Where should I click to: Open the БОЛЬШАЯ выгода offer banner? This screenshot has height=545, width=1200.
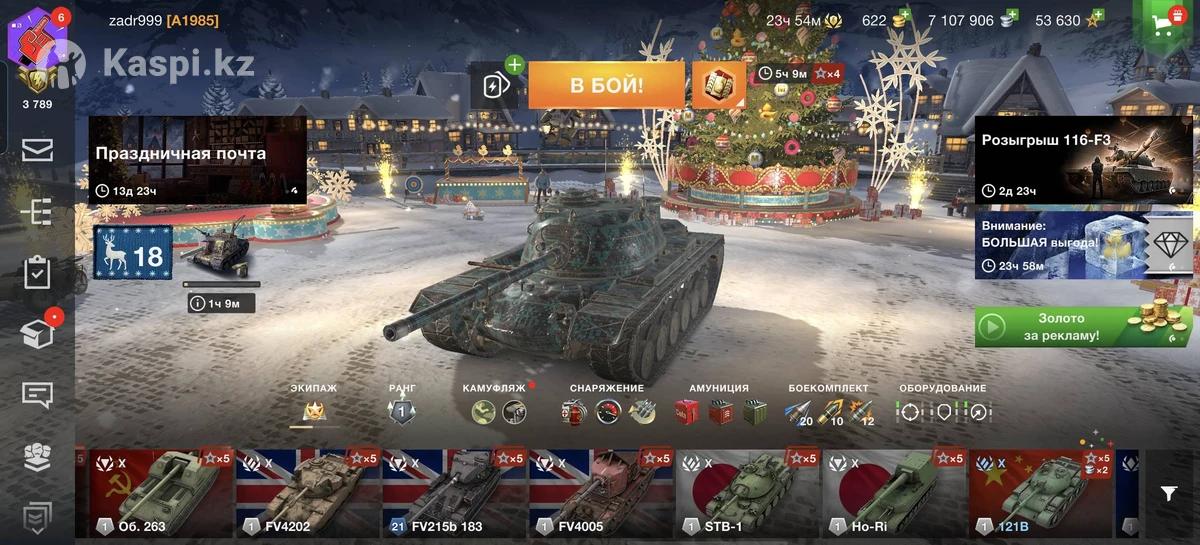1084,244
